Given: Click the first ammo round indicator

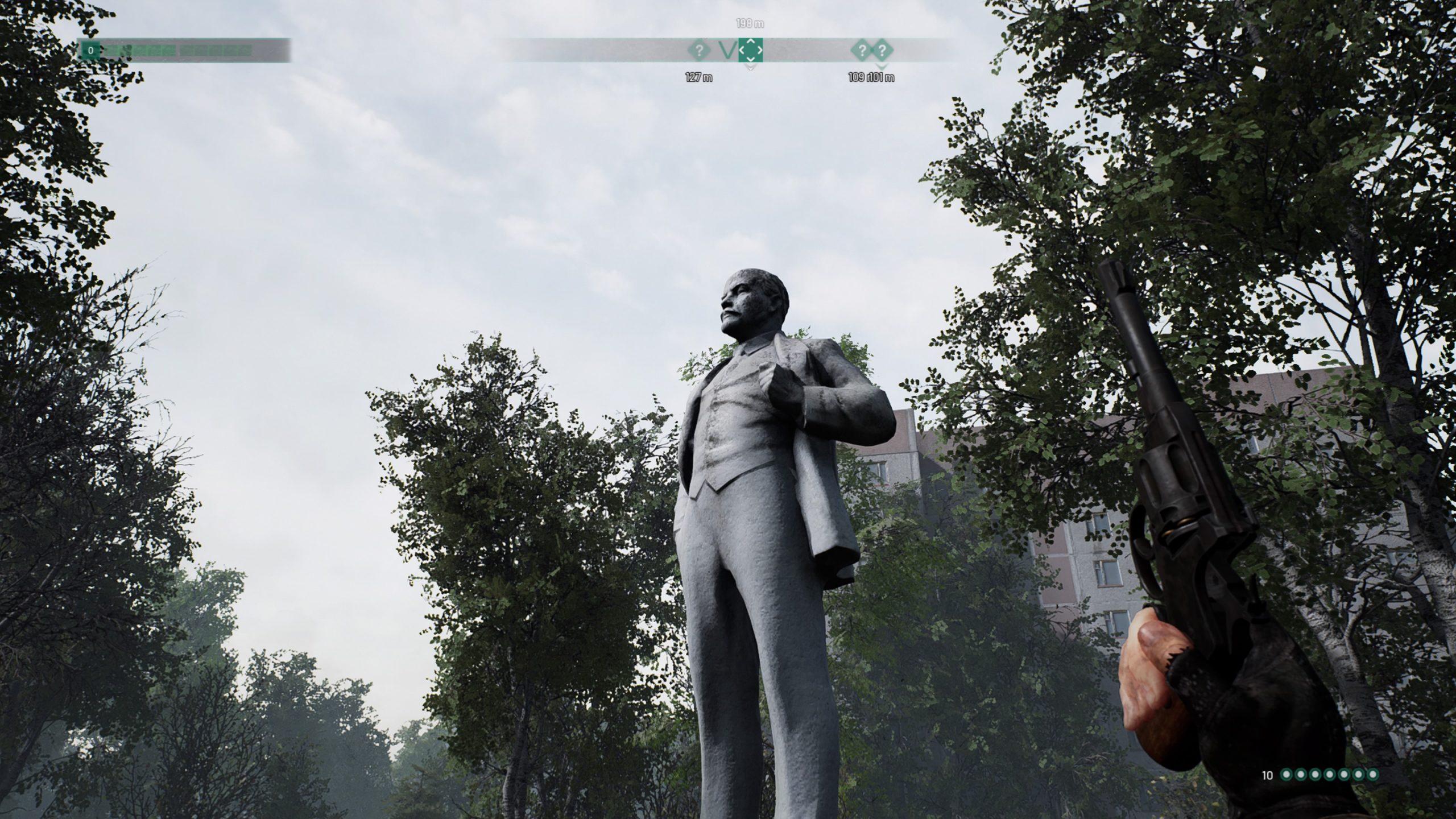Looking at the screenshot, I should click(1288, 775).
